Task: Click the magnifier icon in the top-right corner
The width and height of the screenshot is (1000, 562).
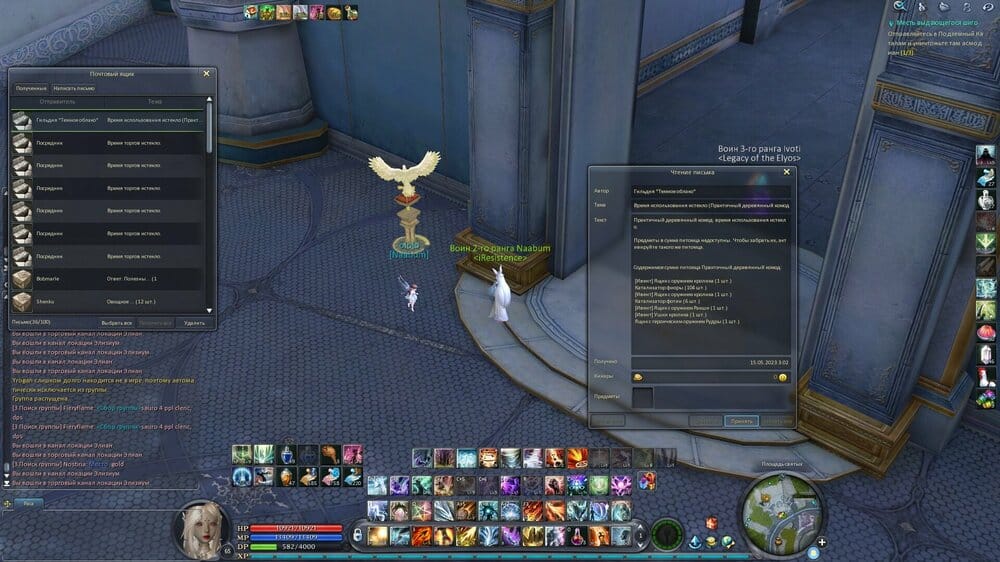Action: tap(899, 7)
